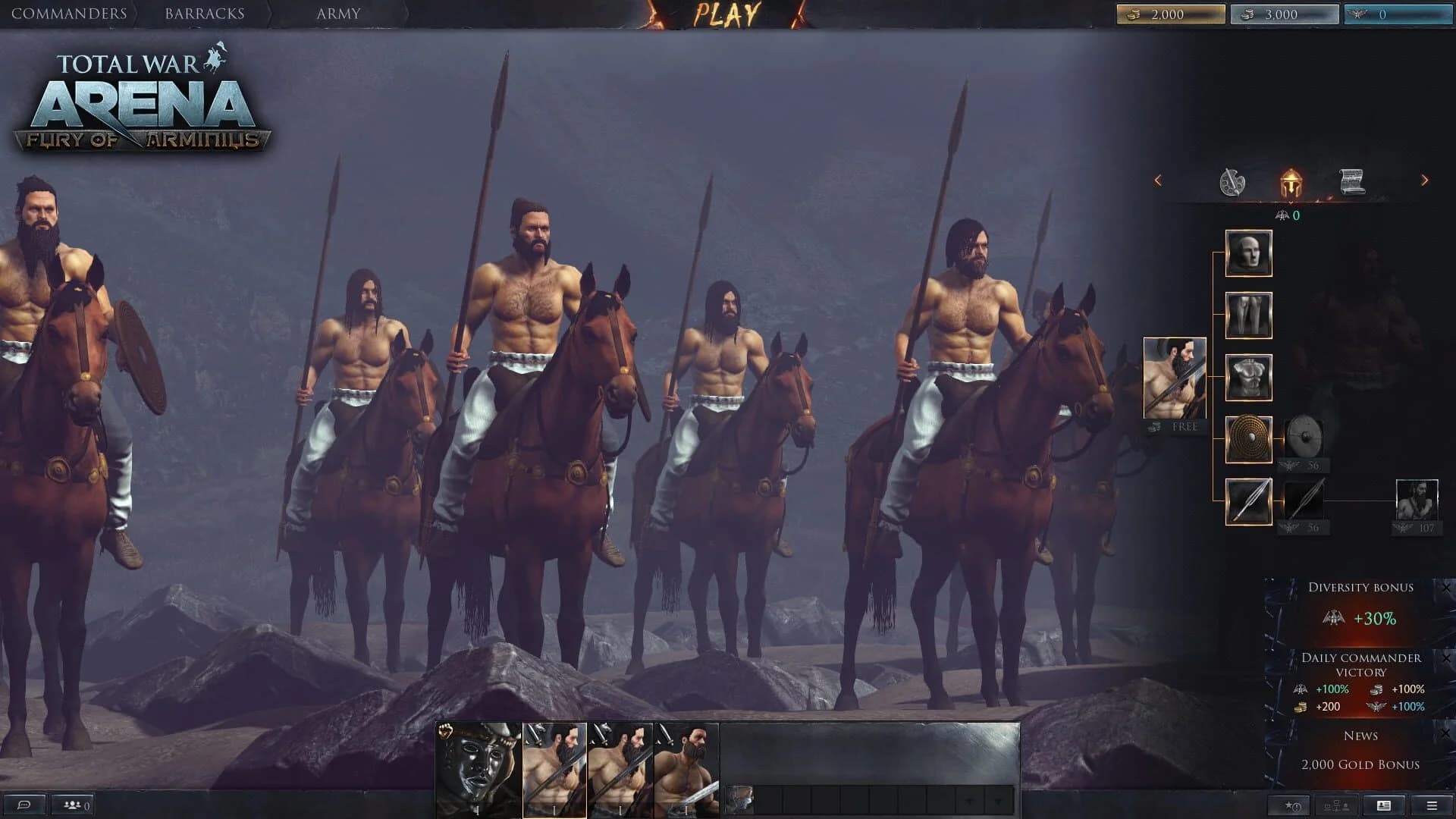1456x819 pixels.
Task: Select the spearhead upgrade node
Action: pyautogui.click(x=1248, y=500)
